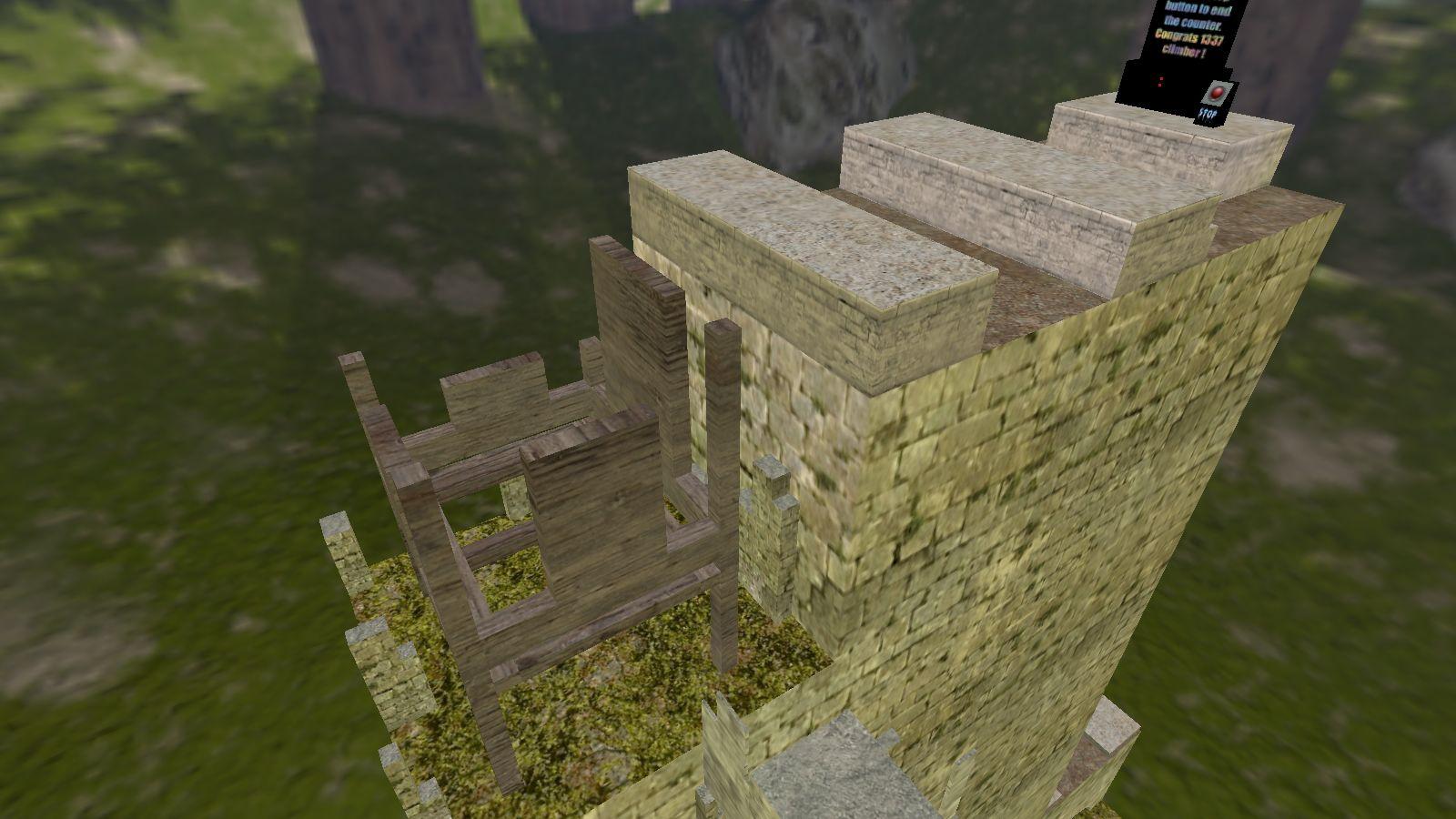
Task: Hit the red STOP counter button
Action: tap(1215, 94)
